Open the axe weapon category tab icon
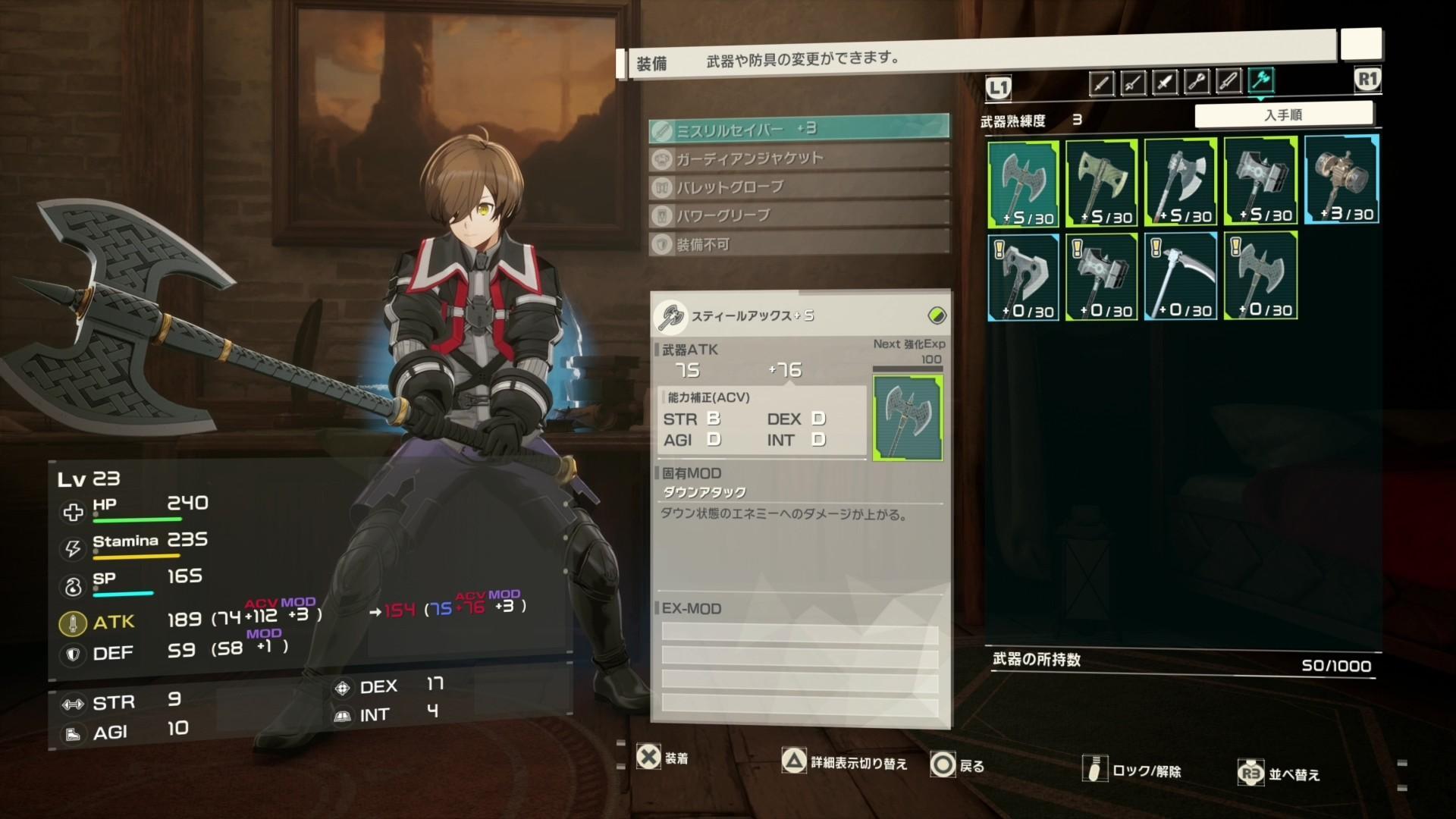 (x=1260, y=80)
